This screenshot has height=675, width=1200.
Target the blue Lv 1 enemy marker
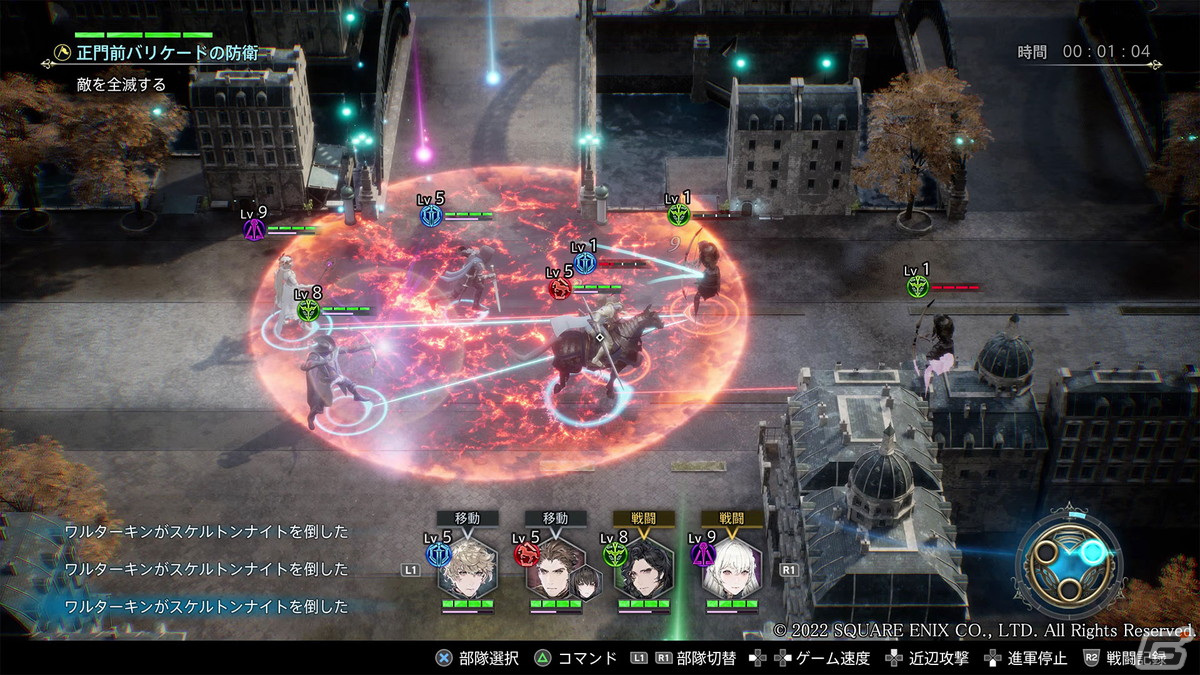tap(585, 263)
